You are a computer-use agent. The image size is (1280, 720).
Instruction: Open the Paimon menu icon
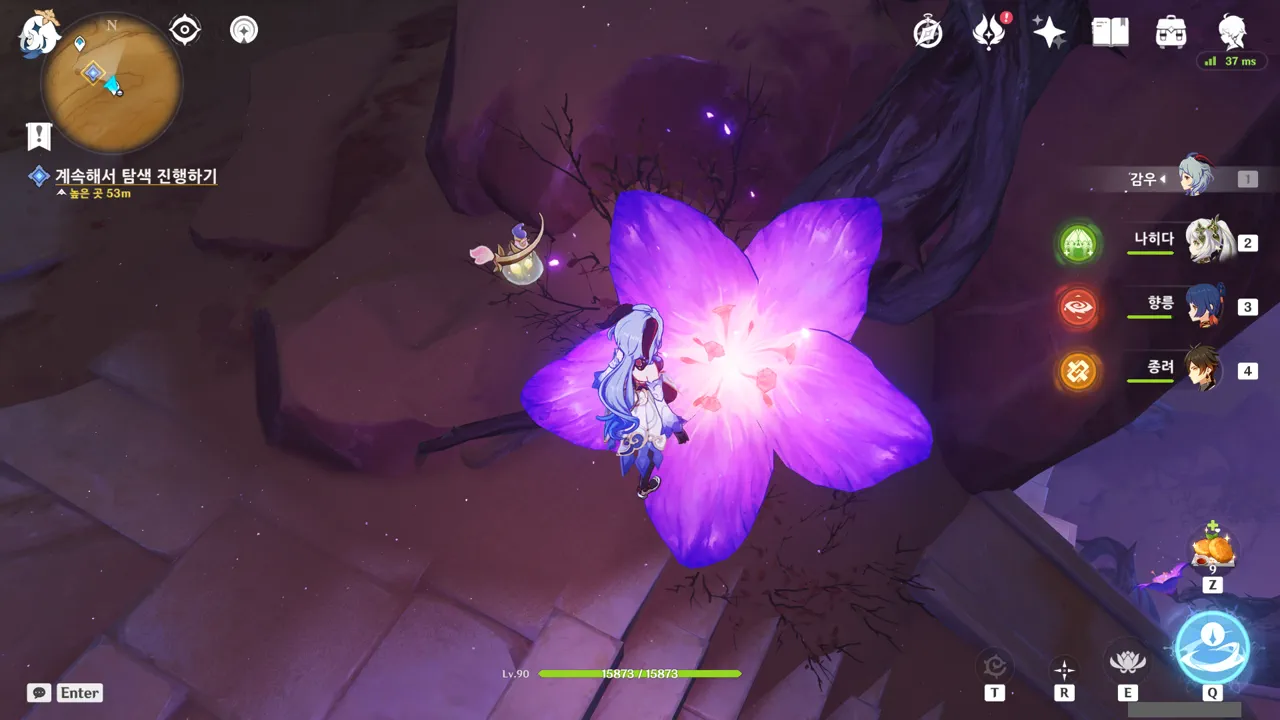(40, 32)
